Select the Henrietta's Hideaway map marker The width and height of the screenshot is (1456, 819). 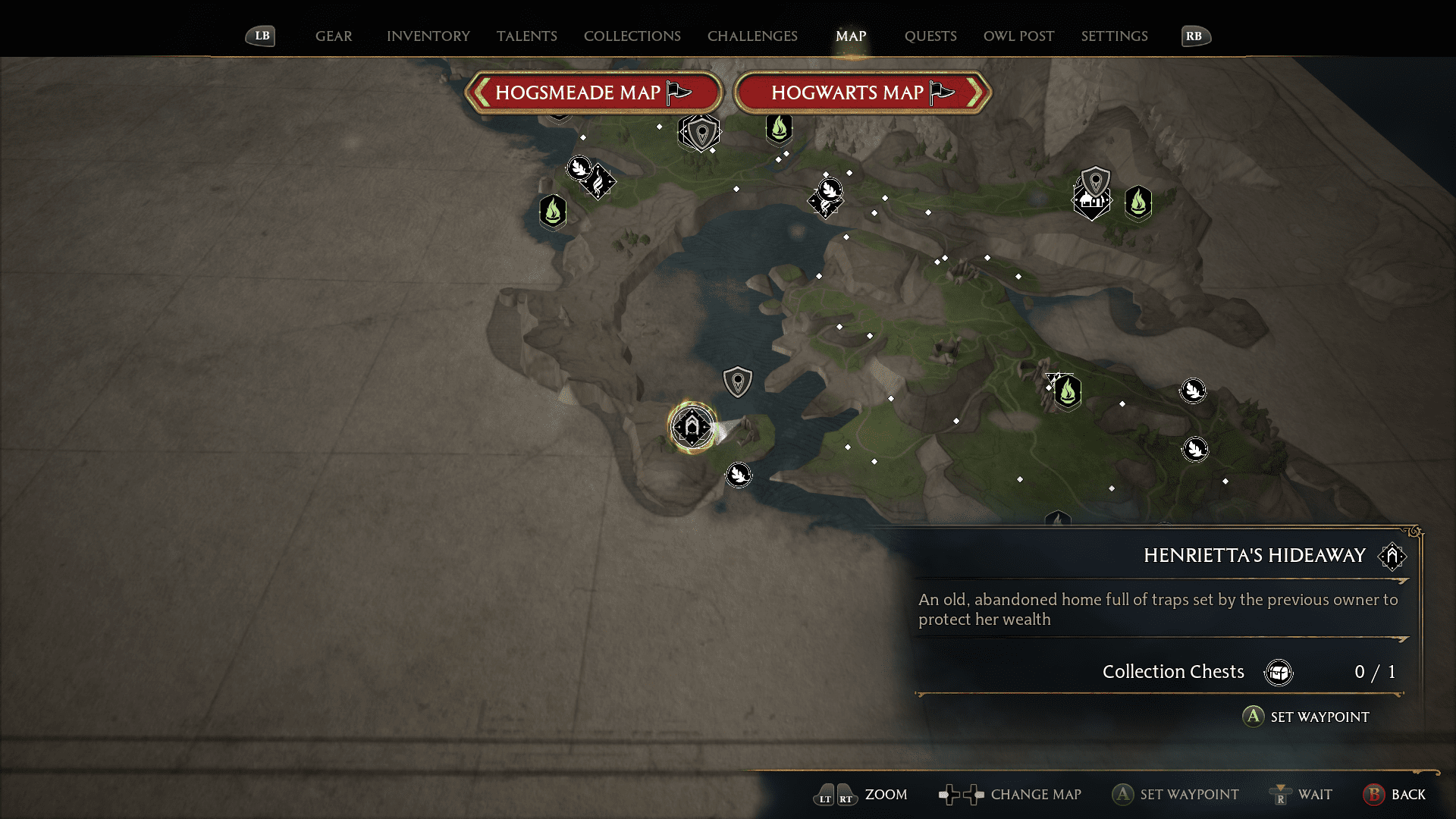pyautogui.click(x=692, y=426)
